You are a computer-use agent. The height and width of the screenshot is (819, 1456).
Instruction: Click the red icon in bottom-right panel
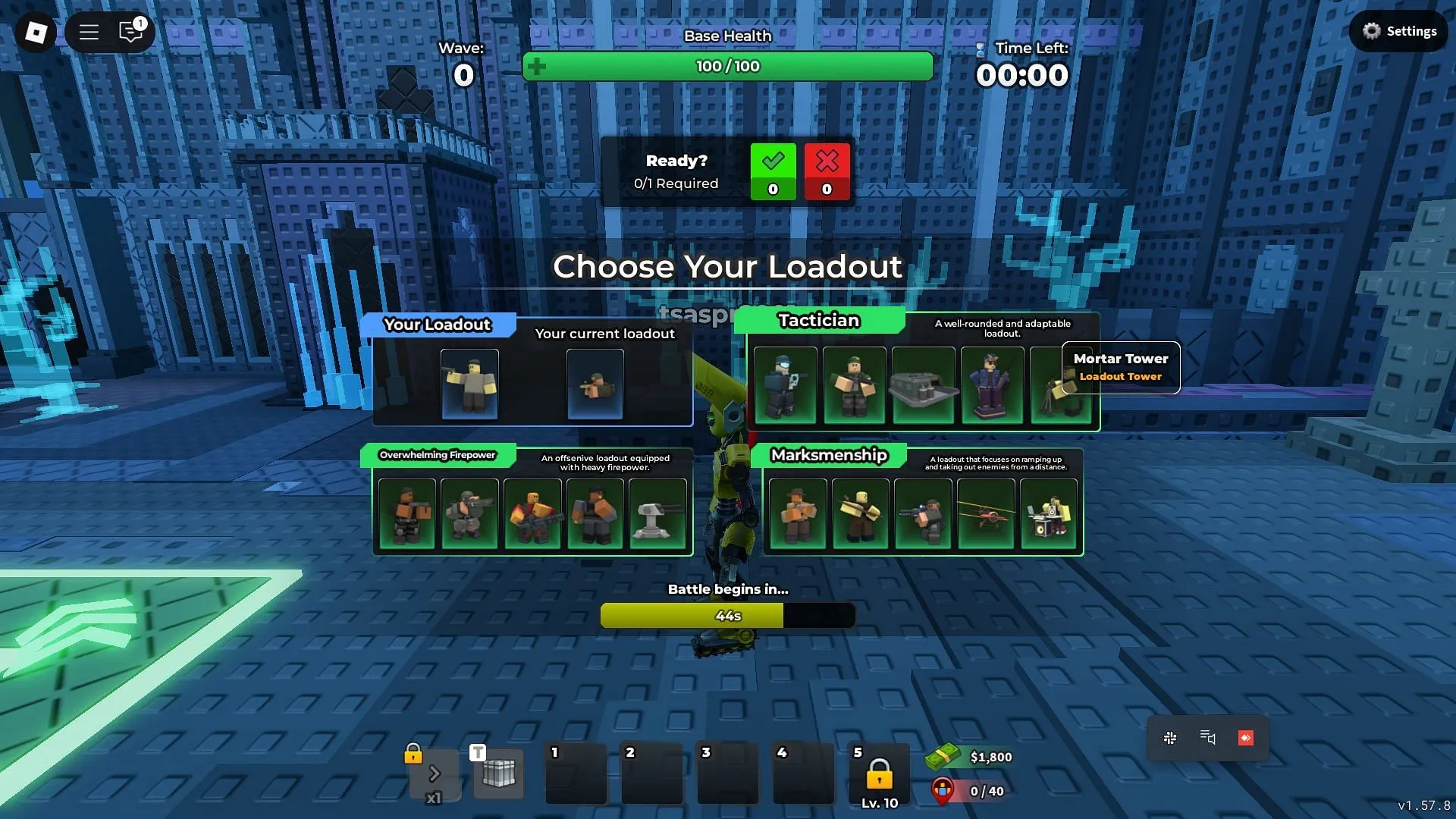coord(1245,738)
